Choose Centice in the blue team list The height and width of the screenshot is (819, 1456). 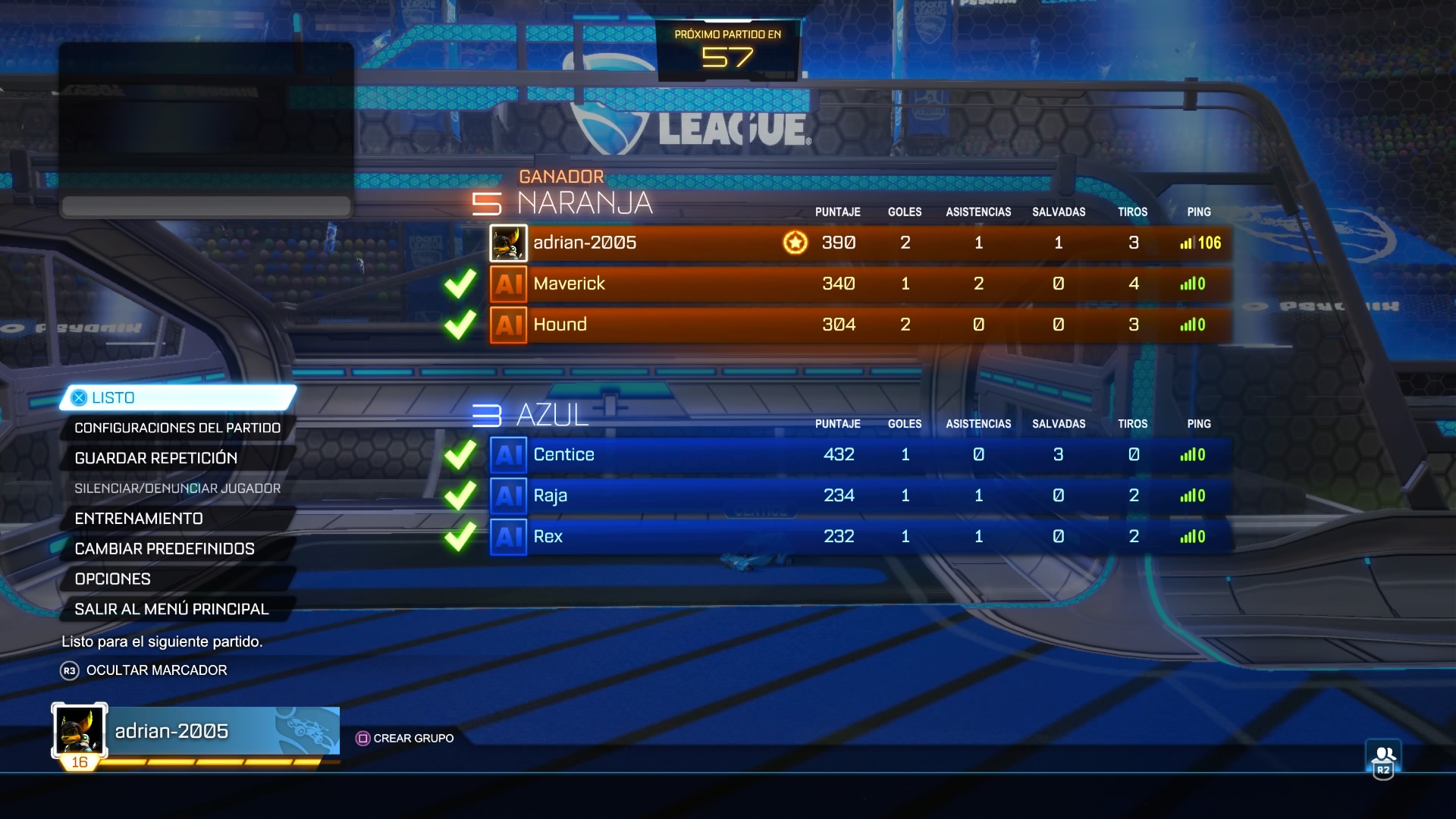pos(860,455)
